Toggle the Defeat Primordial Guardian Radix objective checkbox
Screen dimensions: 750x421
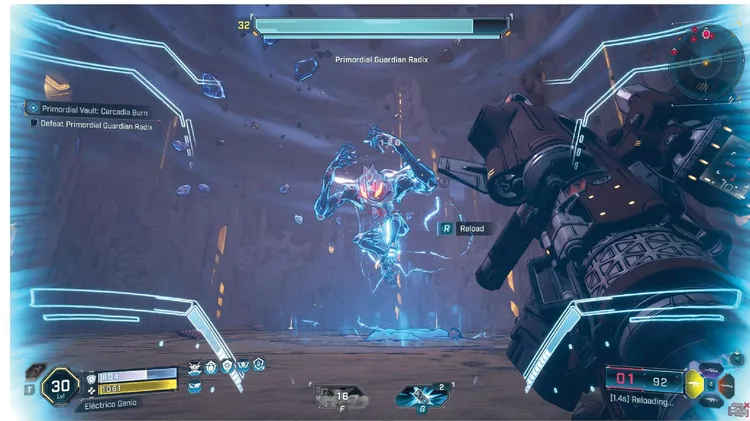pyautogui.click(x=35, y=123)
